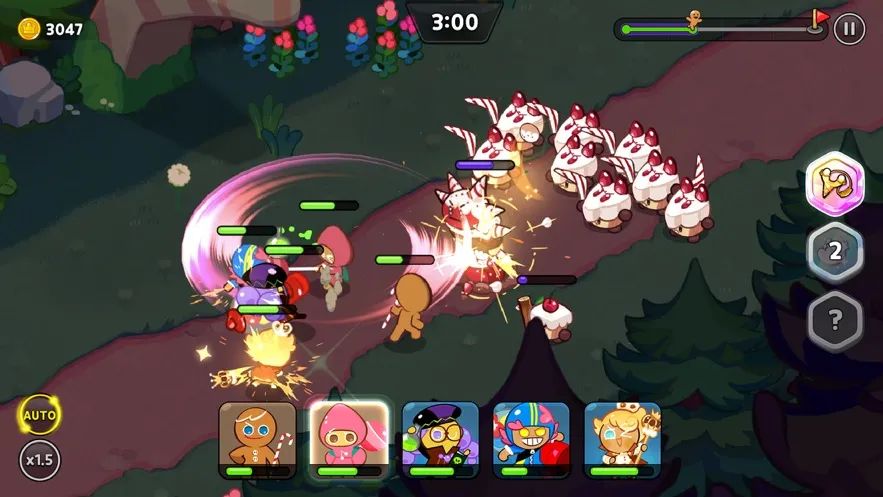Activate the blue-helmet cookie's skill
Image resolution: width=883 pixels, height=497 pixels.
tap(531, 439)
